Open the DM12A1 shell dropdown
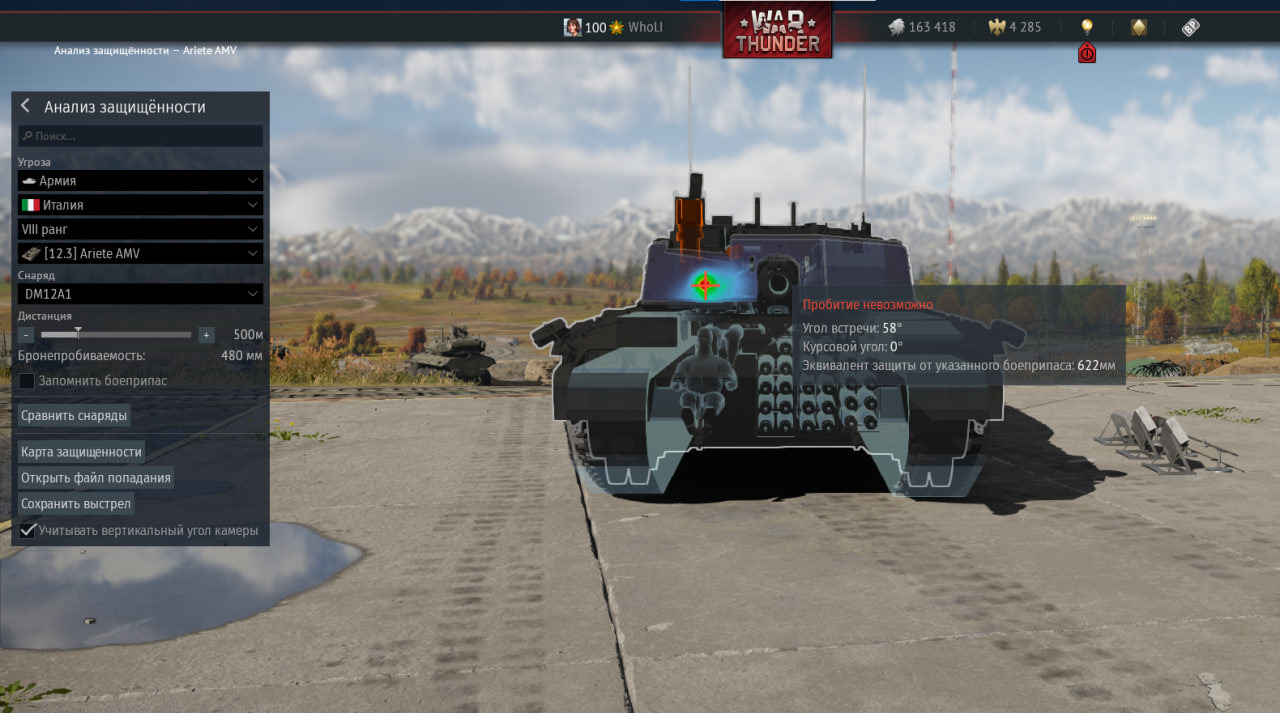 [x=140, y=294]
